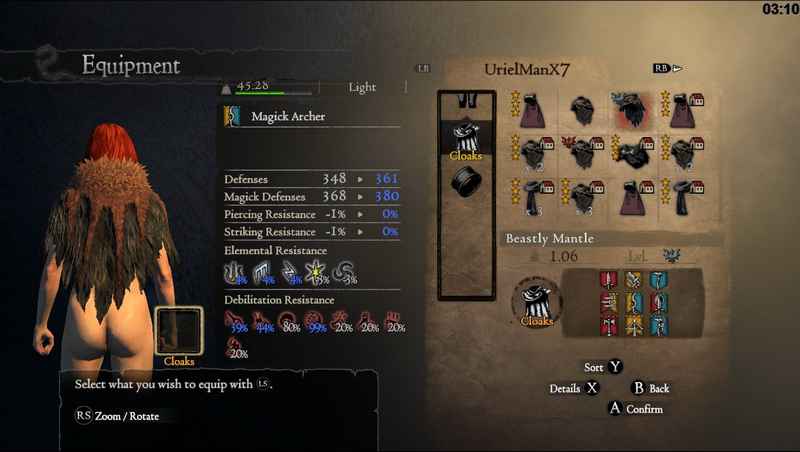This screenshot has height=452, width=800.
Task: Pick the dark cloak with no stars or house
Action: 584,110
